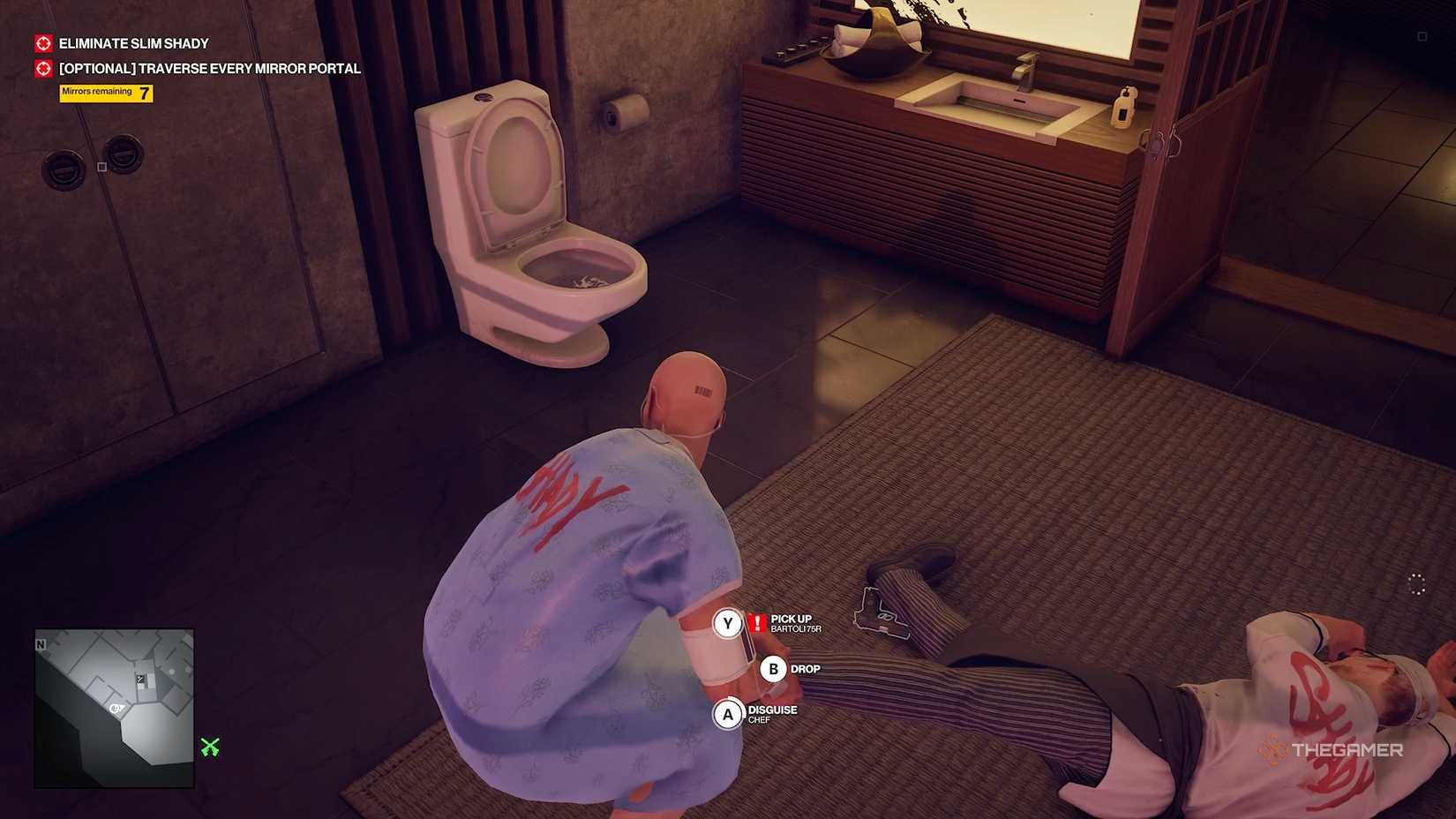
Task: Click the N compass marker on the minimap
Action: pos(41,645)
